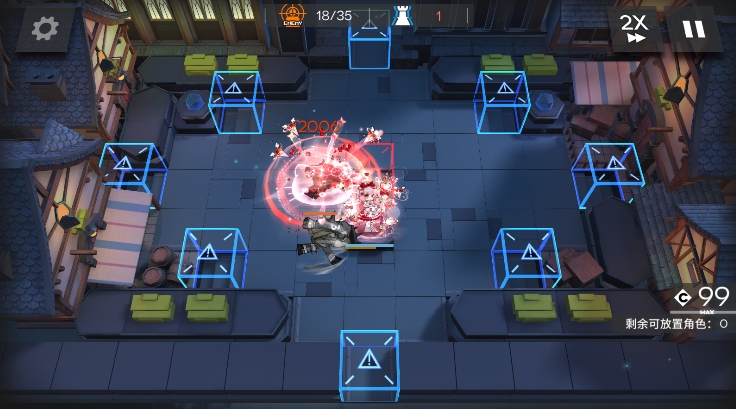Screen dimensions: 736x409
Task: Pause the battle
Action: click(693, 29)
